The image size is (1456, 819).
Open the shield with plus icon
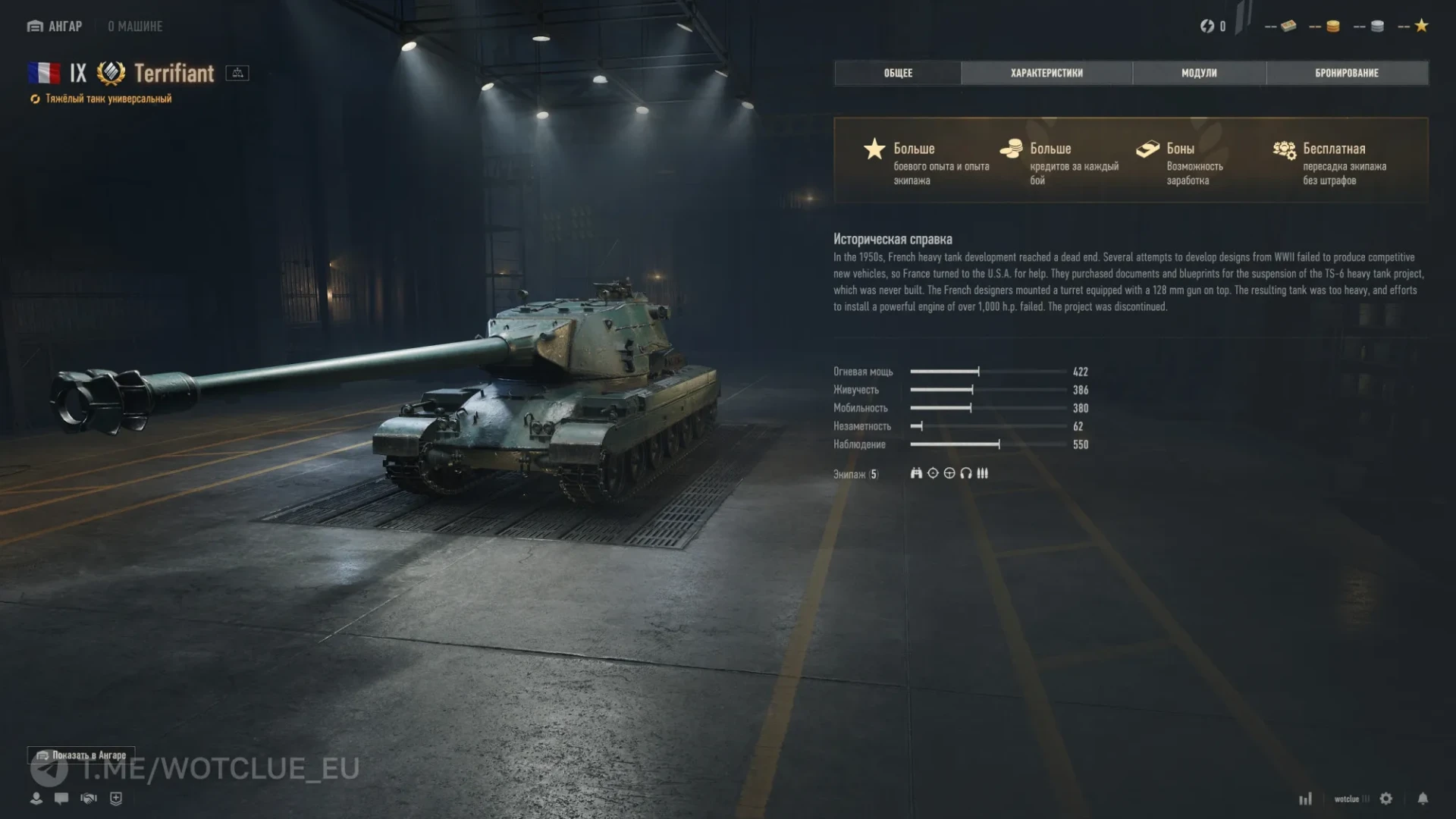[116, 799]
